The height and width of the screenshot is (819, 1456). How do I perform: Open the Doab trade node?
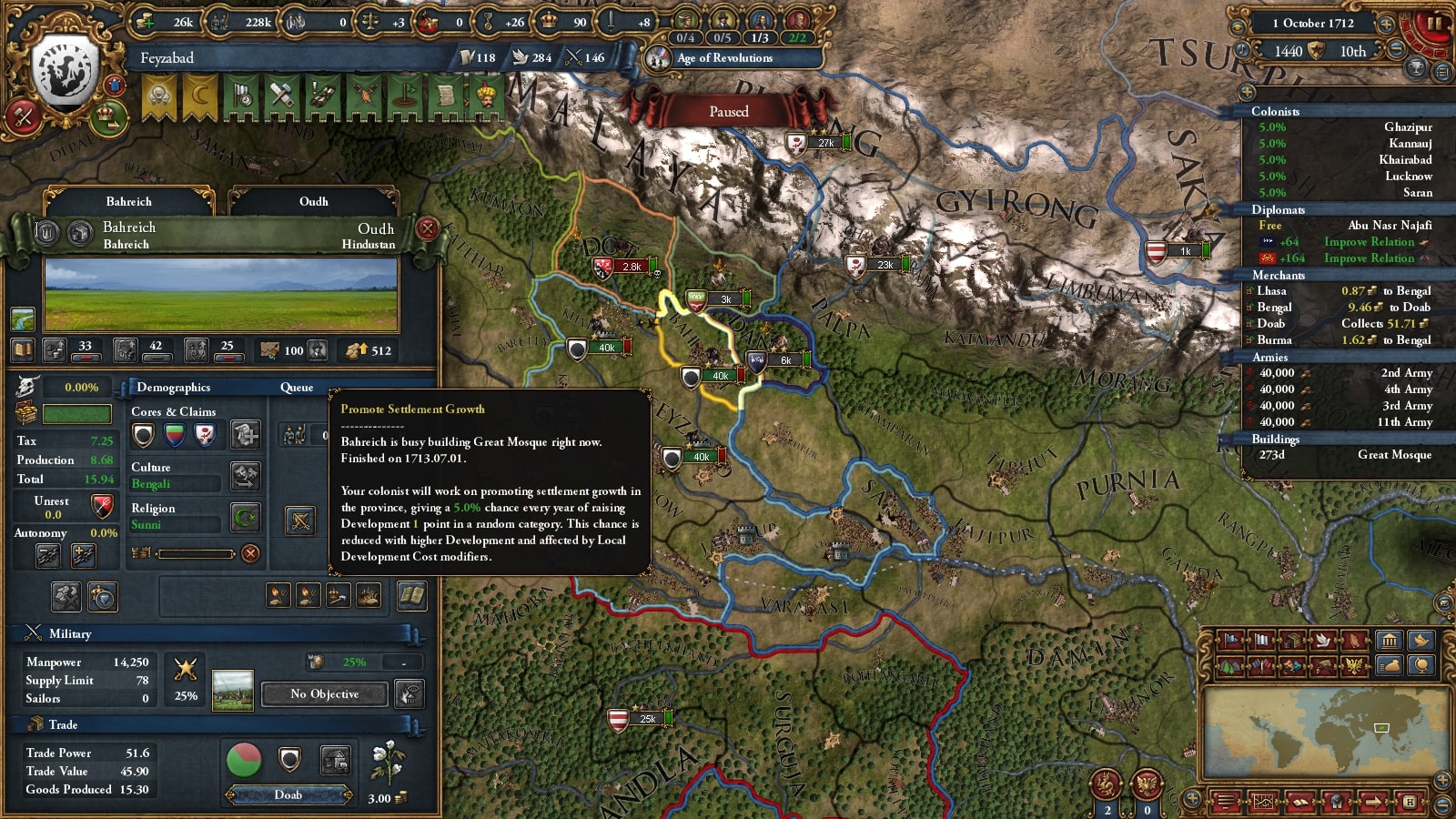[288, 795]
